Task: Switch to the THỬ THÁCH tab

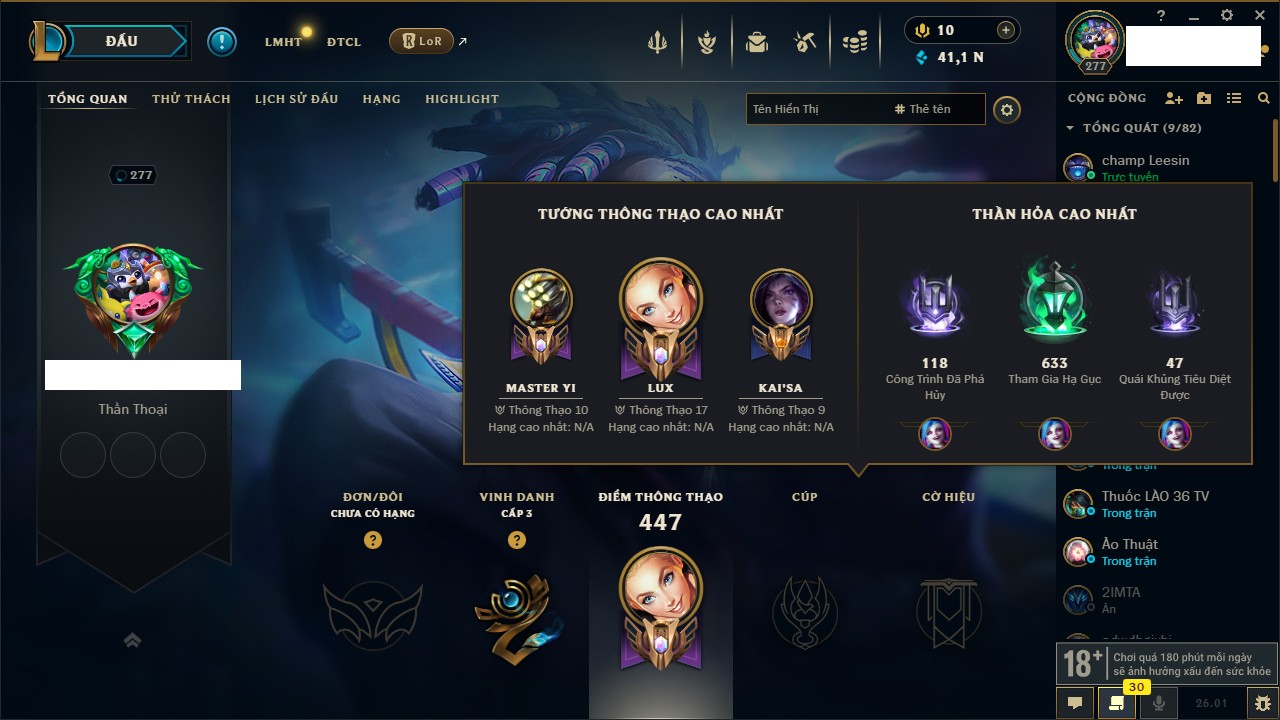Action: (x=191, y=99)
